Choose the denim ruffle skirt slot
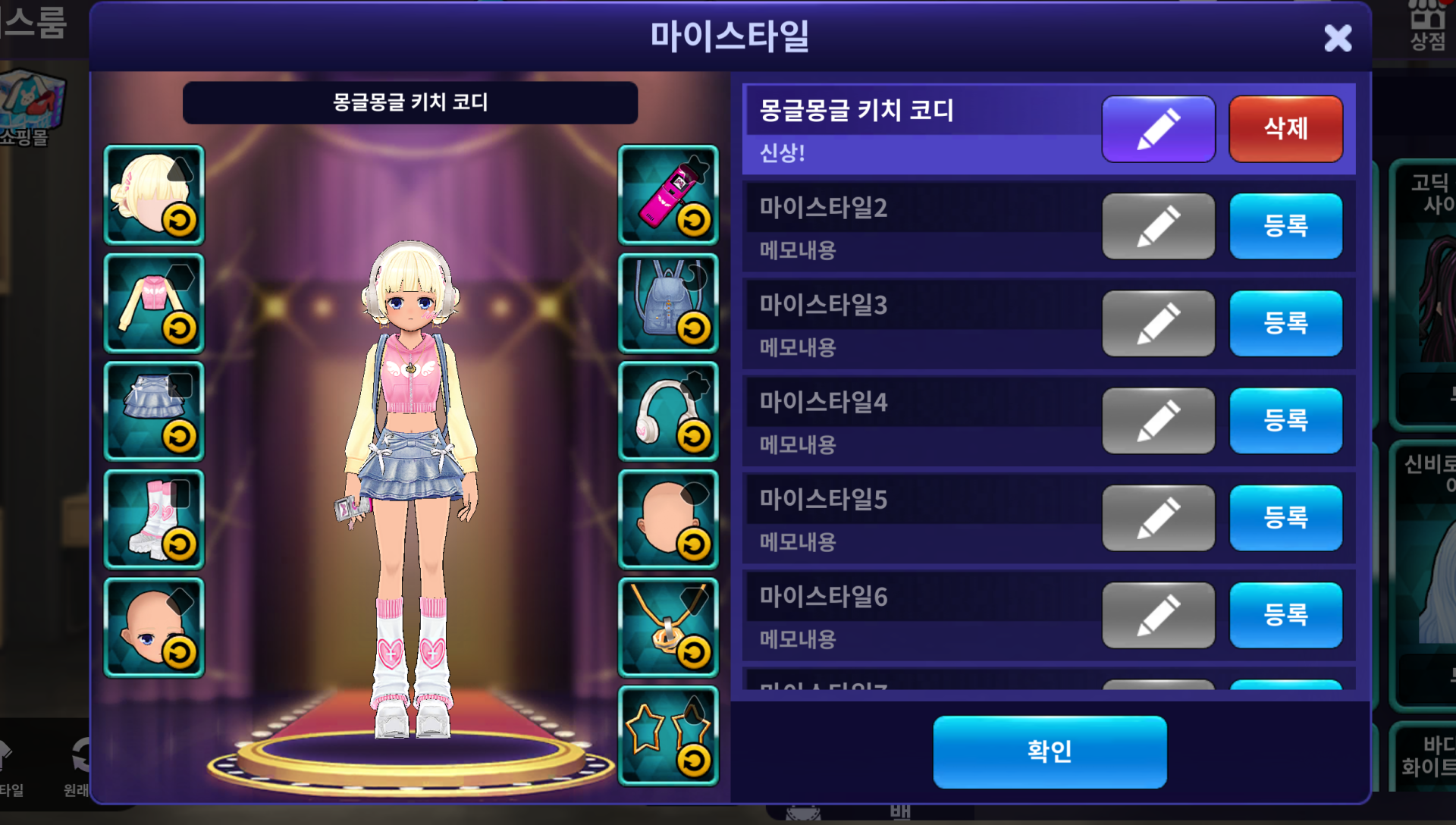 tap(154, 411)
